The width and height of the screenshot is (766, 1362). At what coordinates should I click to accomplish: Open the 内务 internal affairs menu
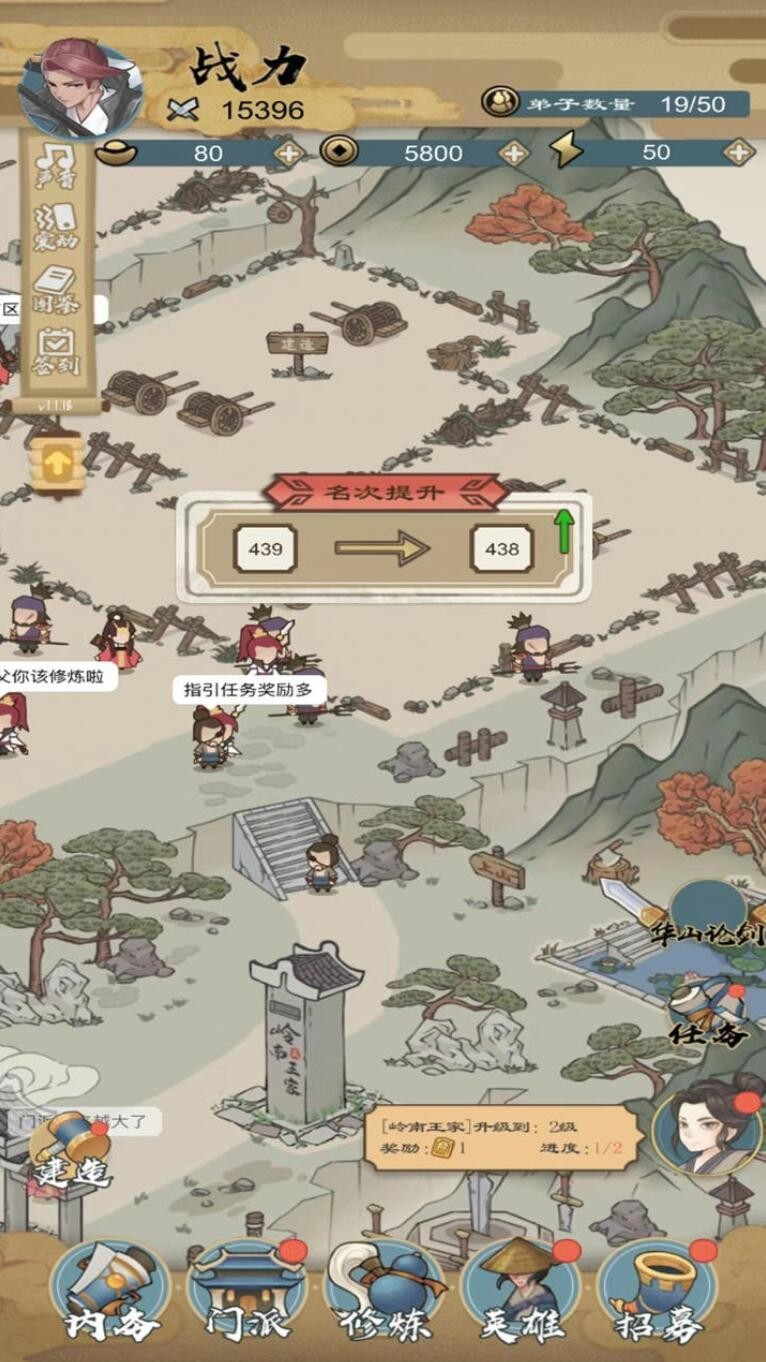tap(110, 1290)
